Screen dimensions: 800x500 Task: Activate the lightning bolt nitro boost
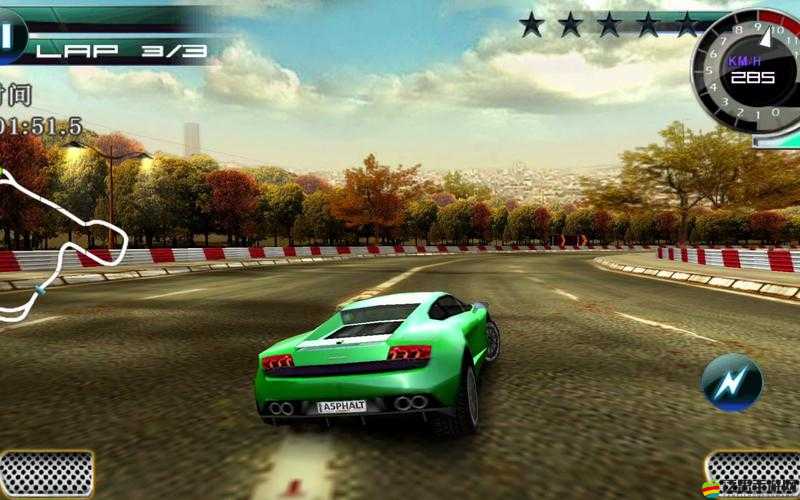pyautogui.click(x=731, y=383)
